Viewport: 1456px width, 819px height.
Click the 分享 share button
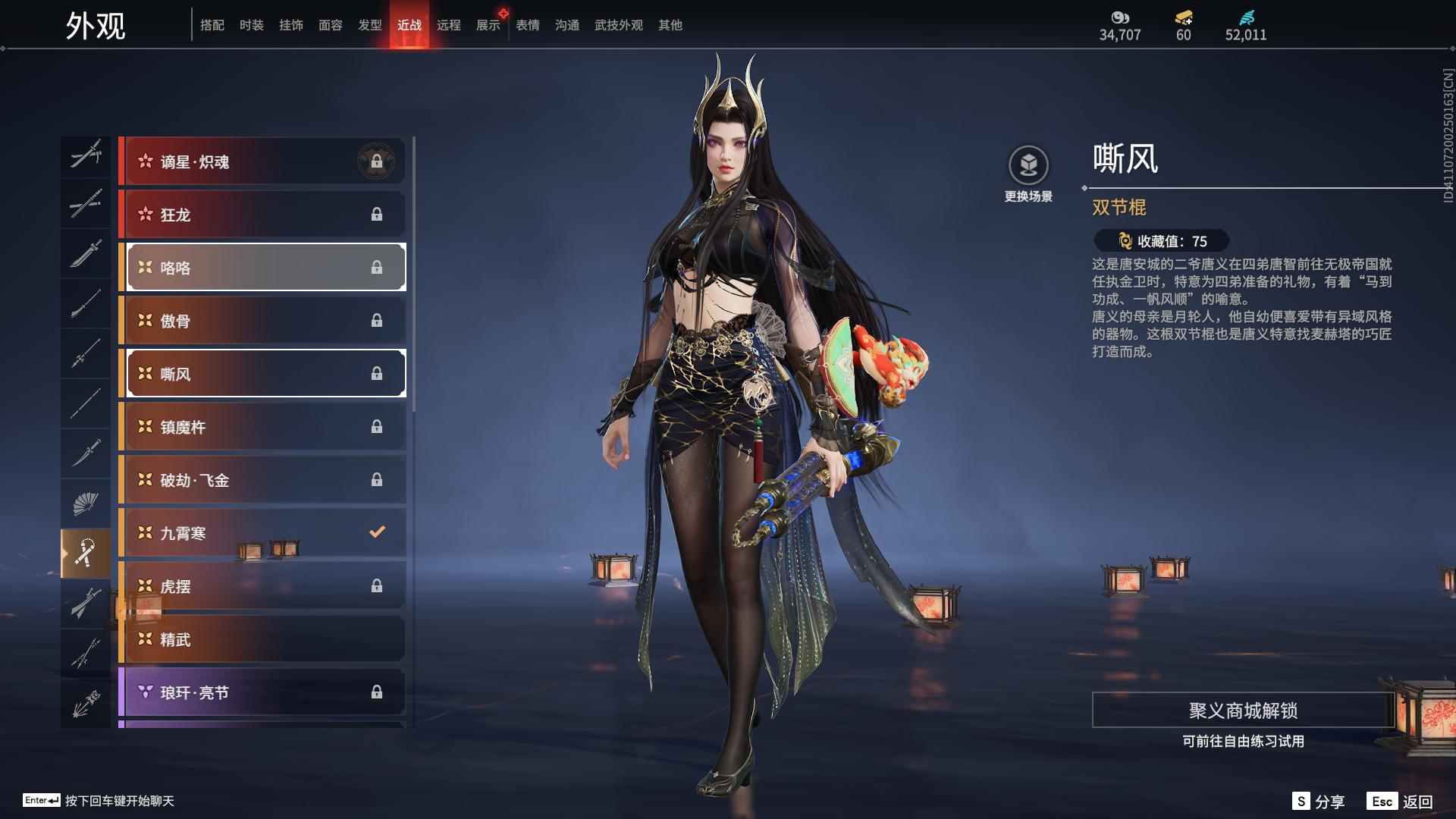tap(1320, 800)
